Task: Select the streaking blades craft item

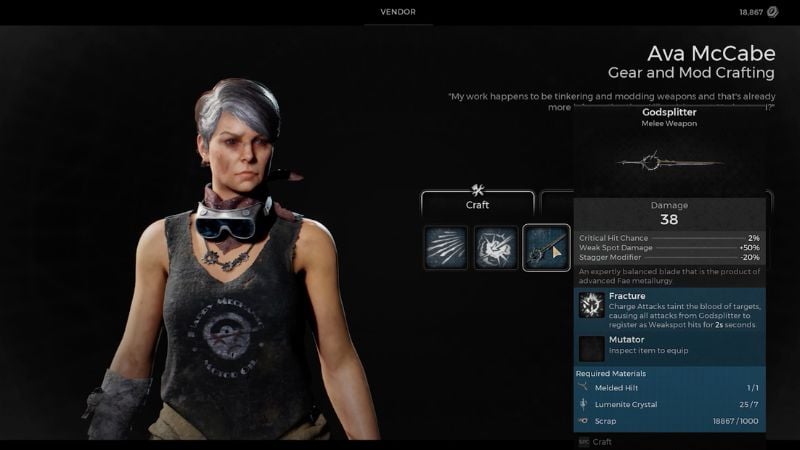Action: (446, 248)
